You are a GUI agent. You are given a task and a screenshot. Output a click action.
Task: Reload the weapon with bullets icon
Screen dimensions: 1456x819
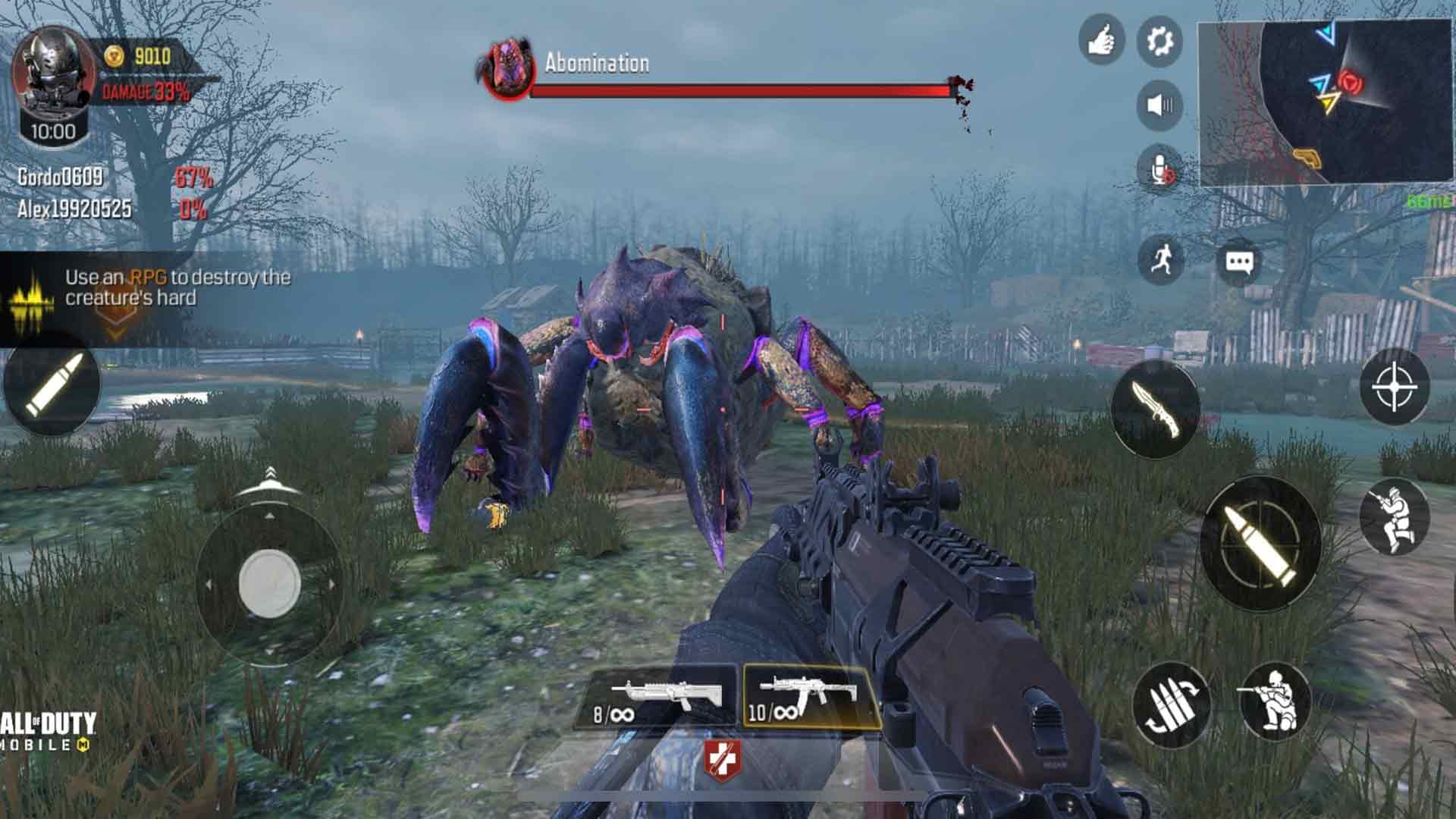[1170, 705]
